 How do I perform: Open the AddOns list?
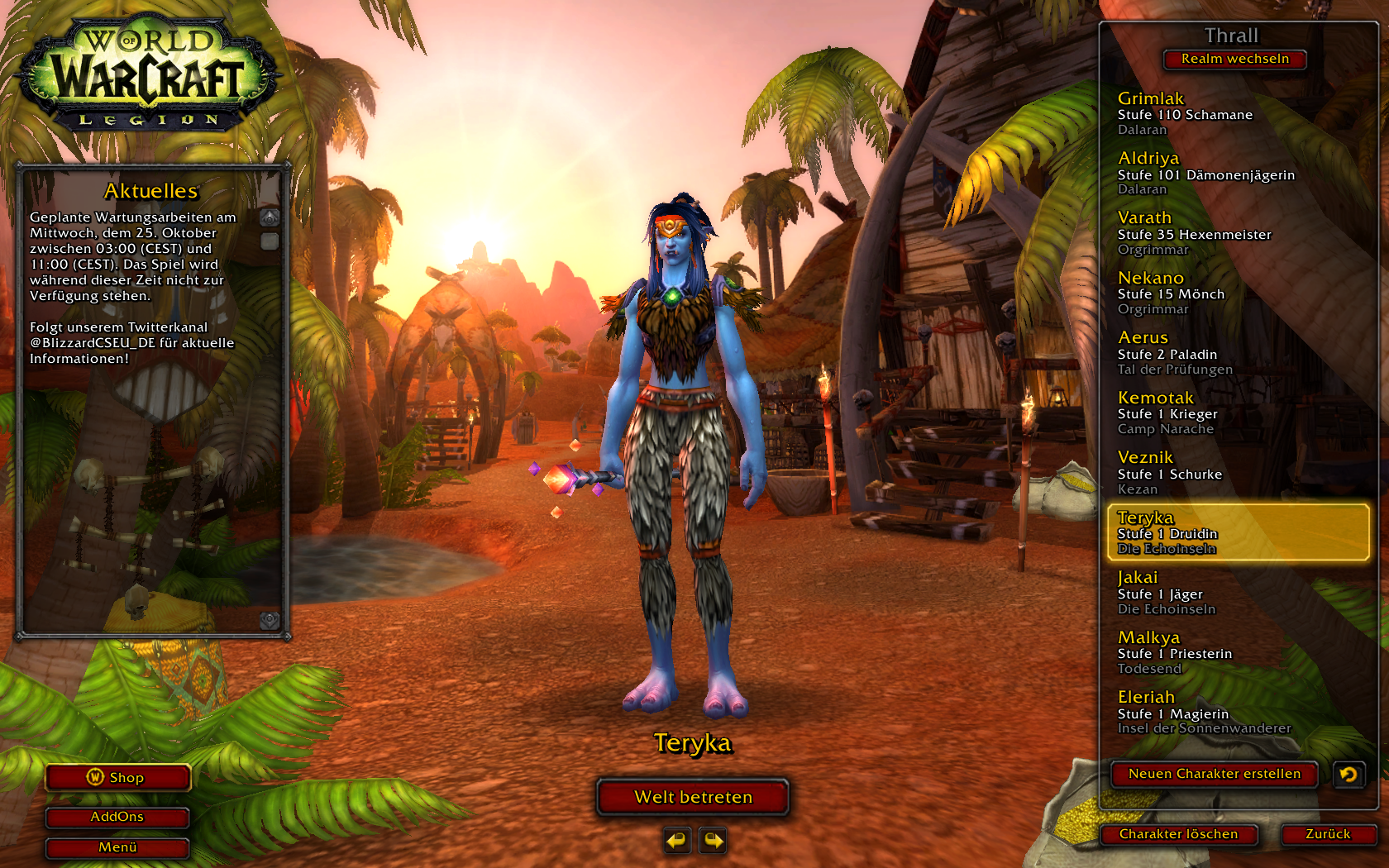[117, 817]
